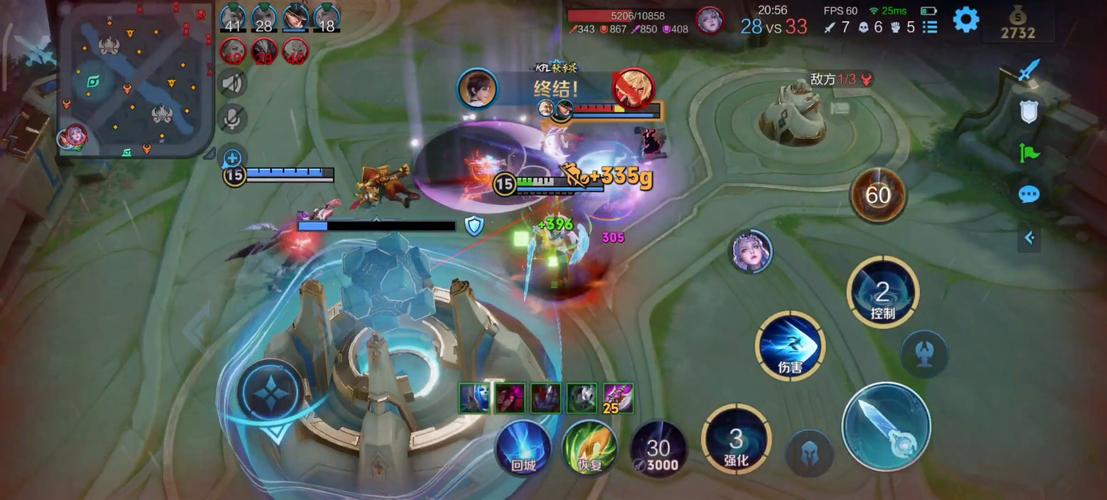This screenshot has height=500, width=1107.
Task: Cast the 控制 control skill
Action: 882,293
